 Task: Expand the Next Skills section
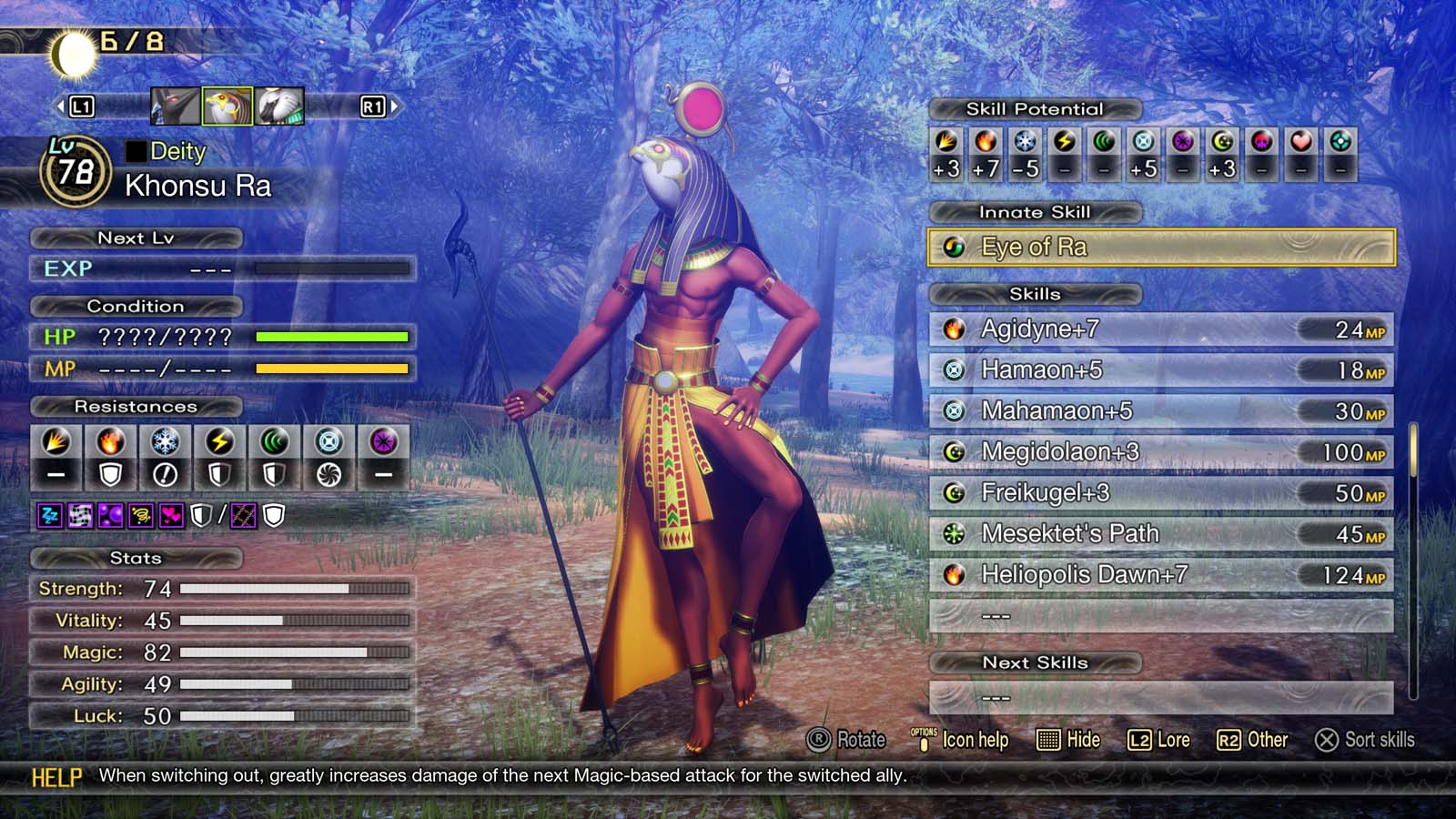(x=1036, y=662)
